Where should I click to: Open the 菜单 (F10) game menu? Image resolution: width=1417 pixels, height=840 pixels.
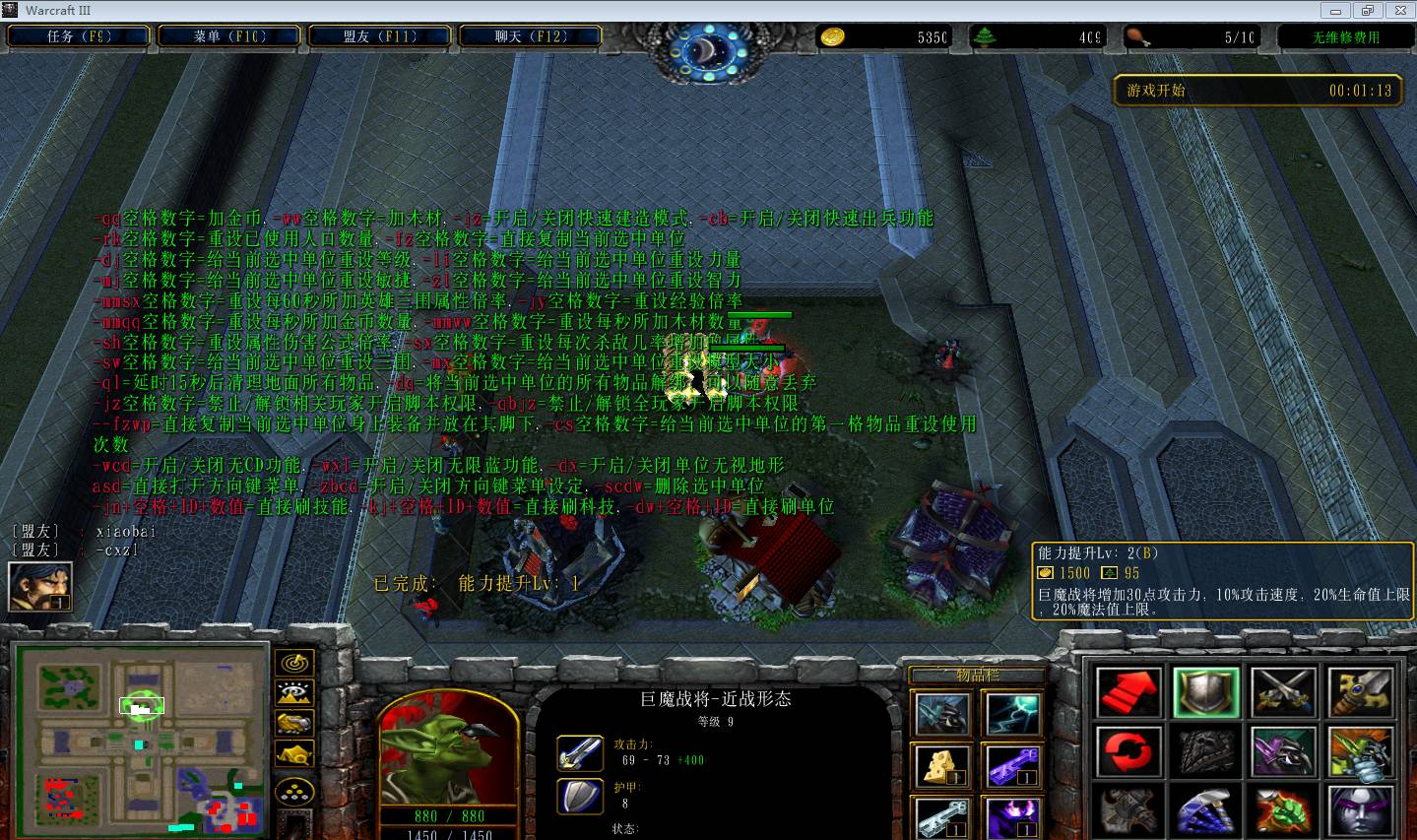click(229, 36)
